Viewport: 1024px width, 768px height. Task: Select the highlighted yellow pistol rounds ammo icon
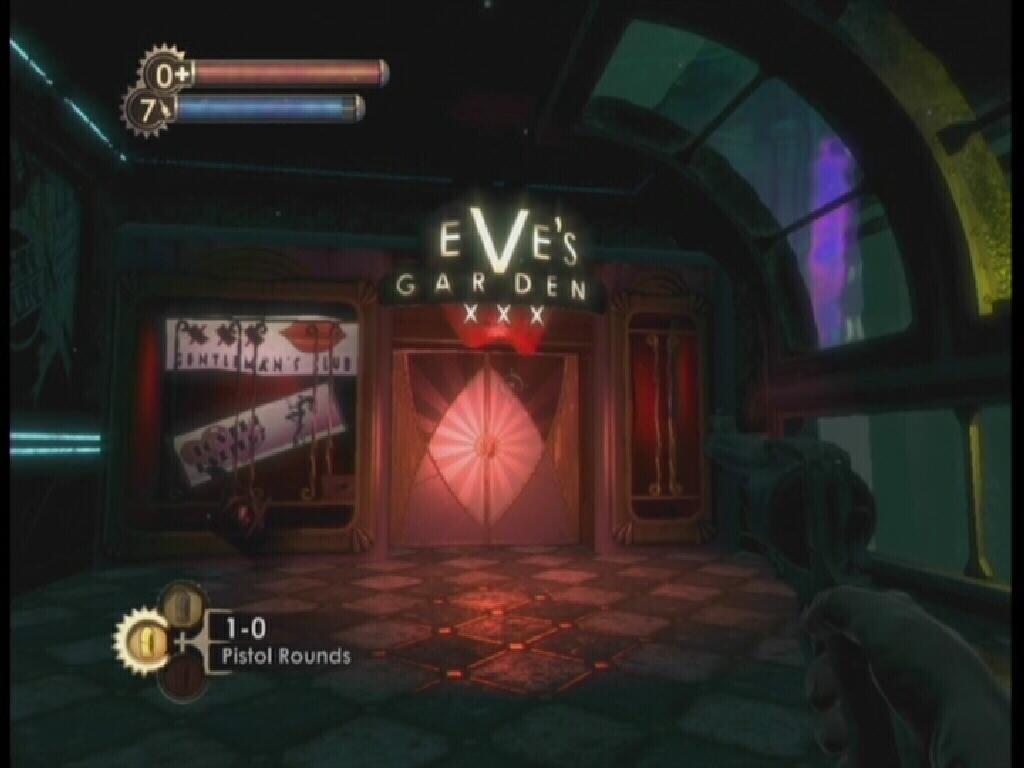(x=144, y=635)
